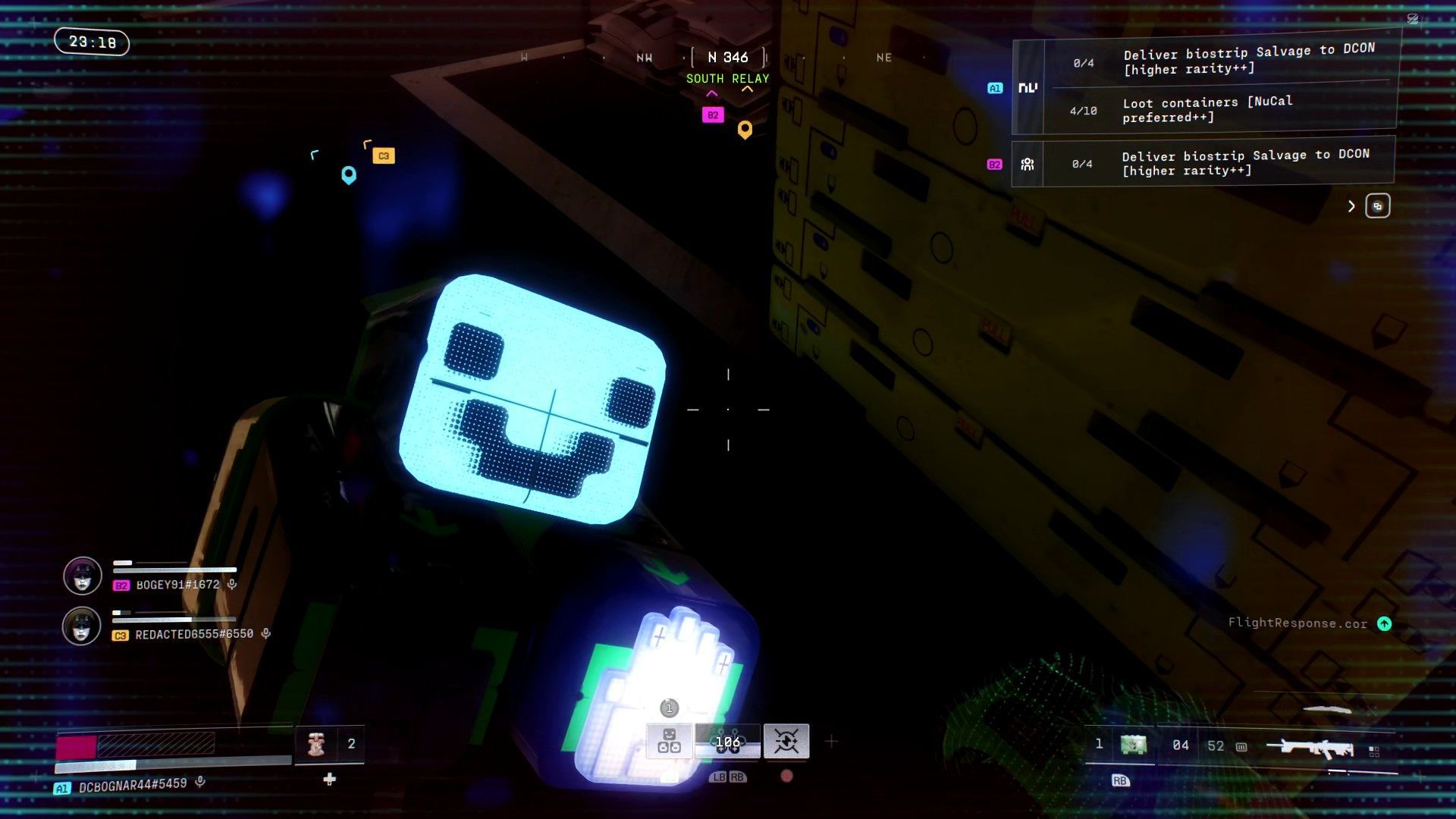Screen dimensions: 1456x819
Task: Click the consumable item slot showing count 2
Action: pyautogui.click(x=330, y=744)
